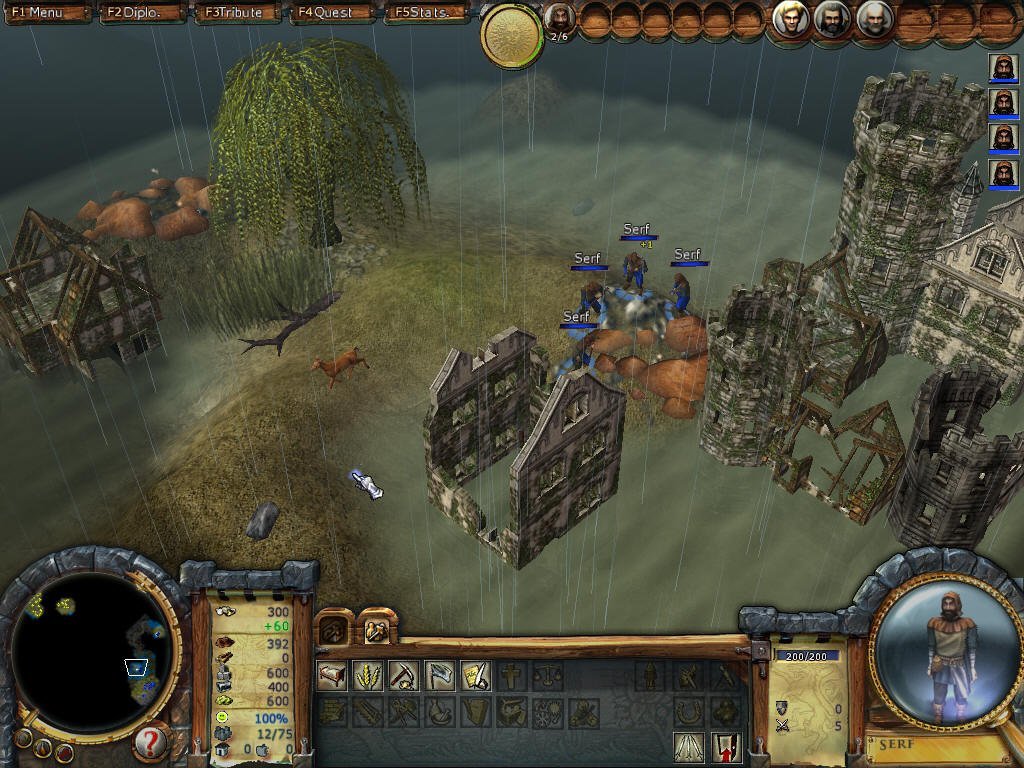This screenshot has height=768, width=1024.
Task: Switch to the people group tab
Action: 377,630
